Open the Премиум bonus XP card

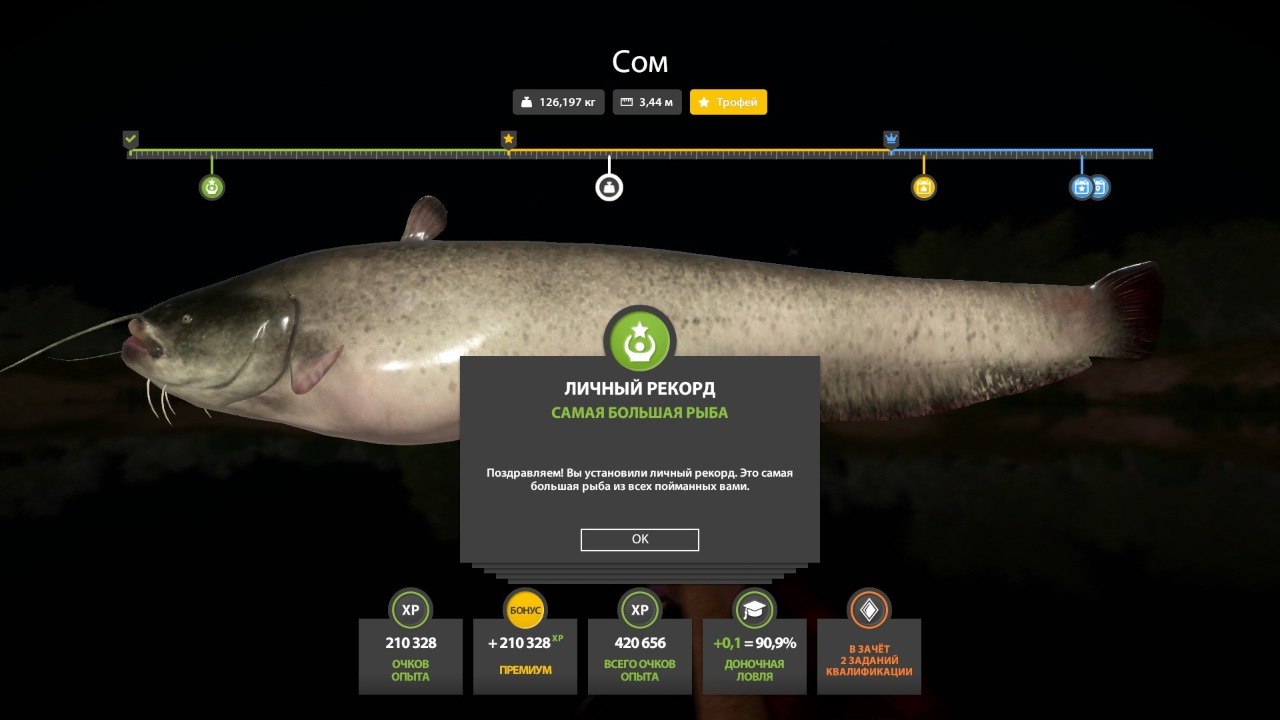click(525, 655)
